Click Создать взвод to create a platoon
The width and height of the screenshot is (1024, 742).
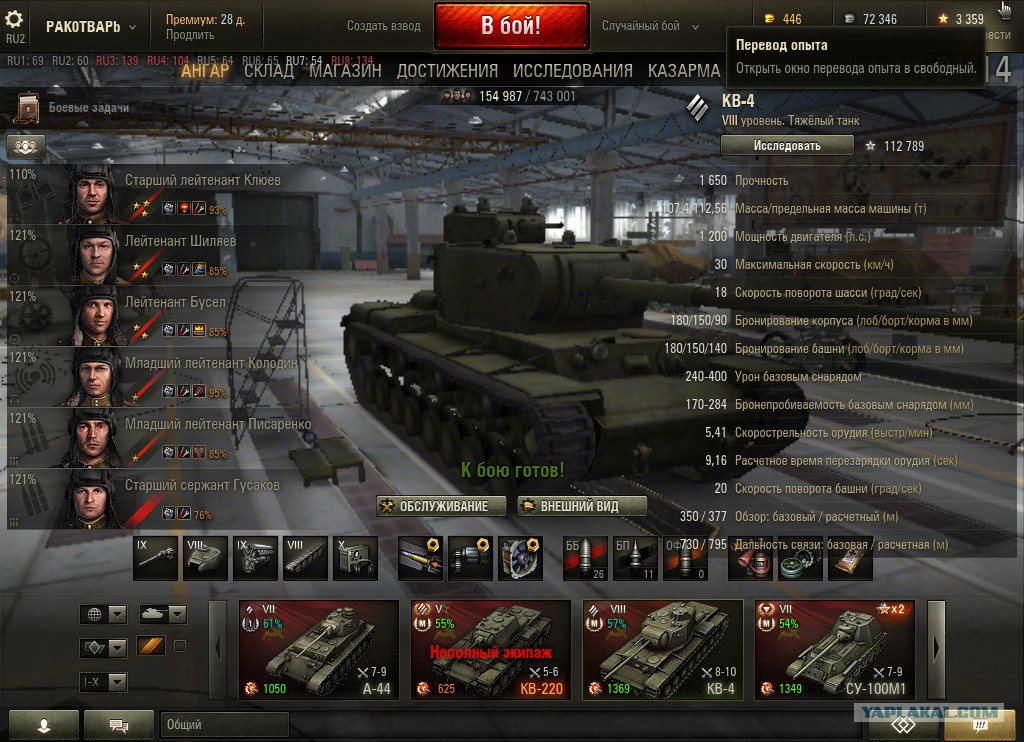tap(384, 26)
